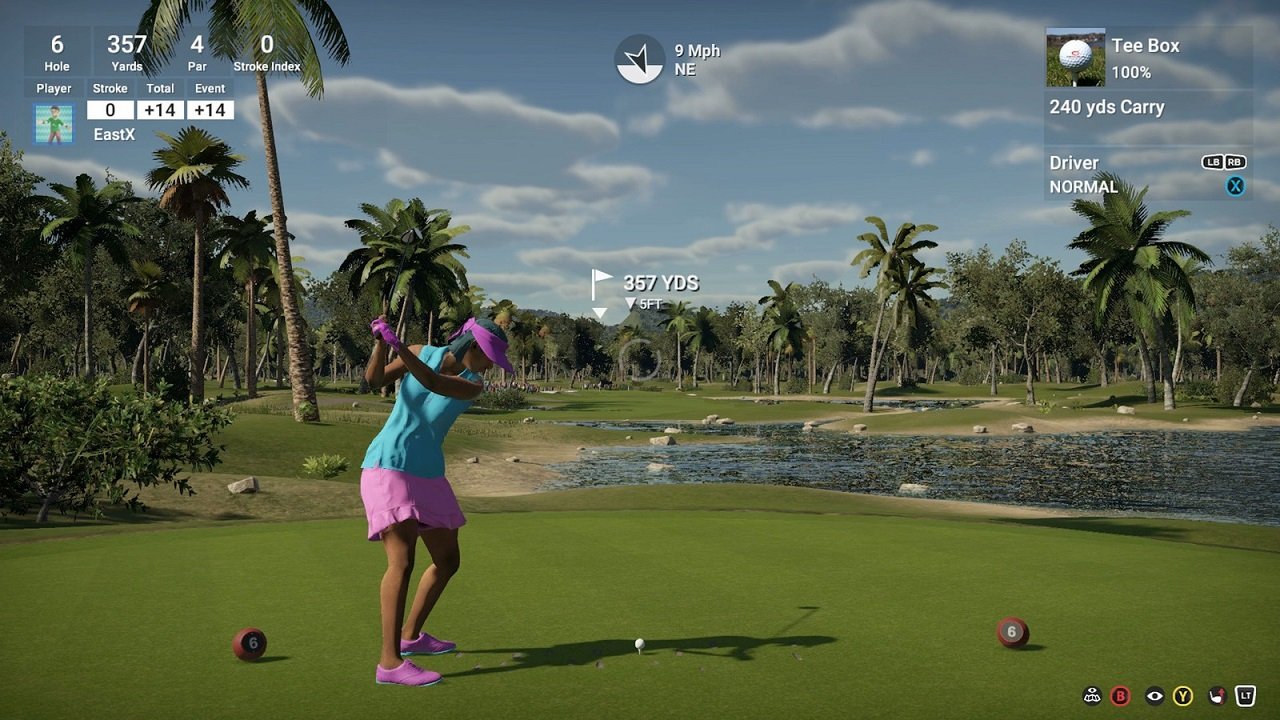Open the Driver club selector
The width and height of the screenshot is (1280, 720).
(x=1074, y=162)
